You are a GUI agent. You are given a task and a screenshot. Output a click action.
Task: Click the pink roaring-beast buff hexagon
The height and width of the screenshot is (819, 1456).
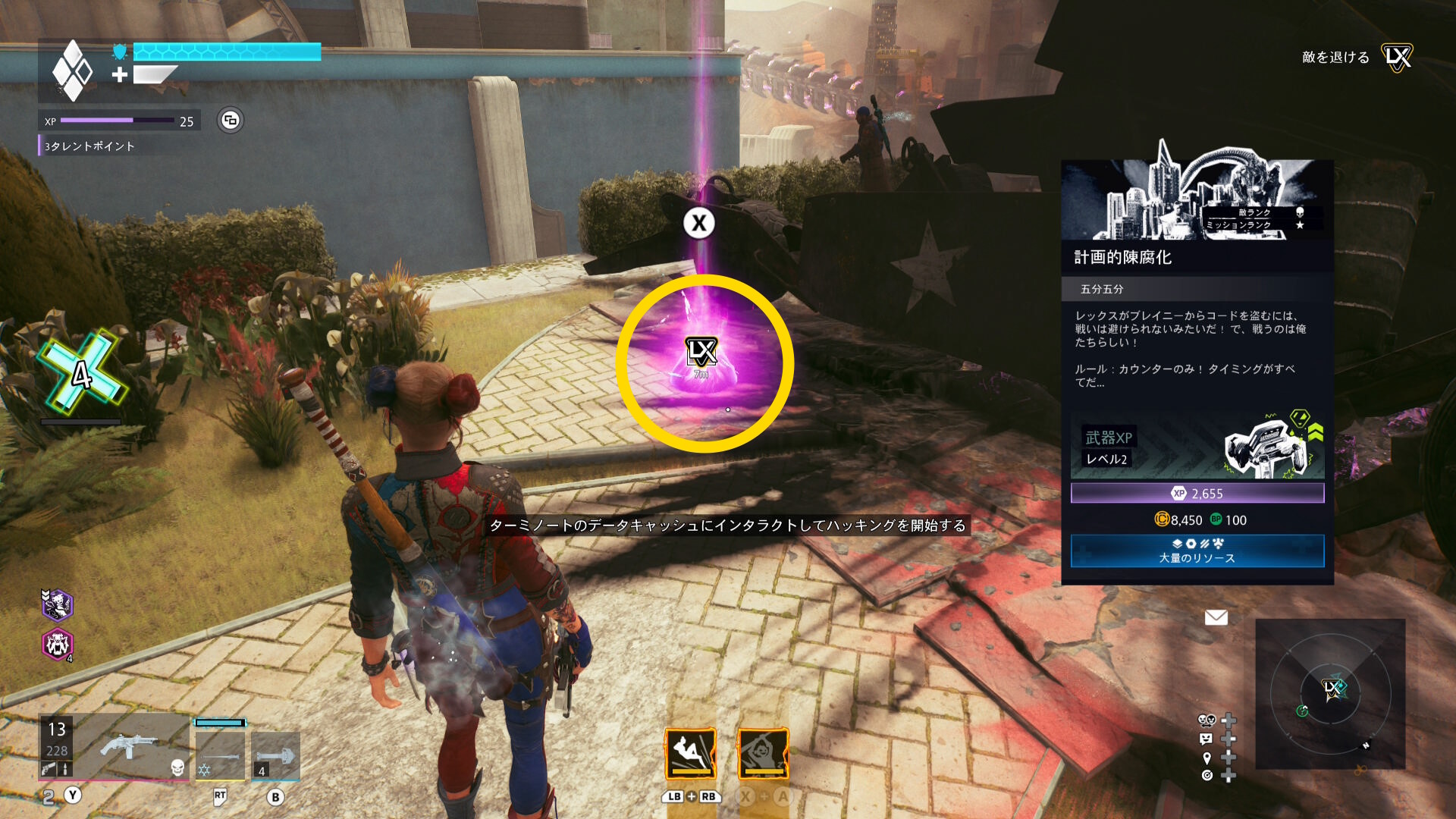point(57,645)
